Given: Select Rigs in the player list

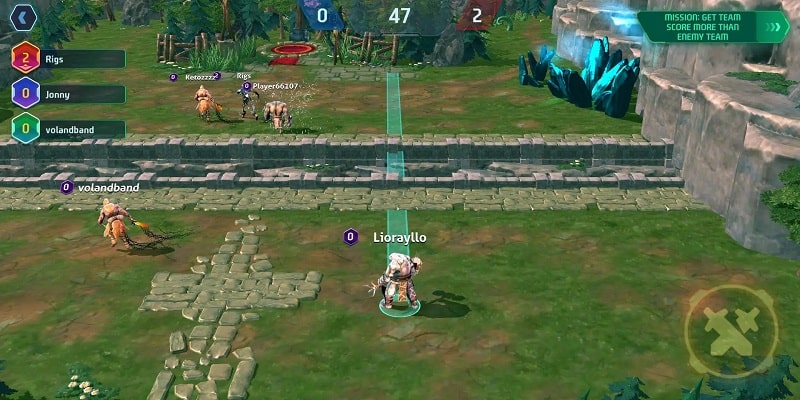Looking at the screenshot, I should (x=68, y=59).
